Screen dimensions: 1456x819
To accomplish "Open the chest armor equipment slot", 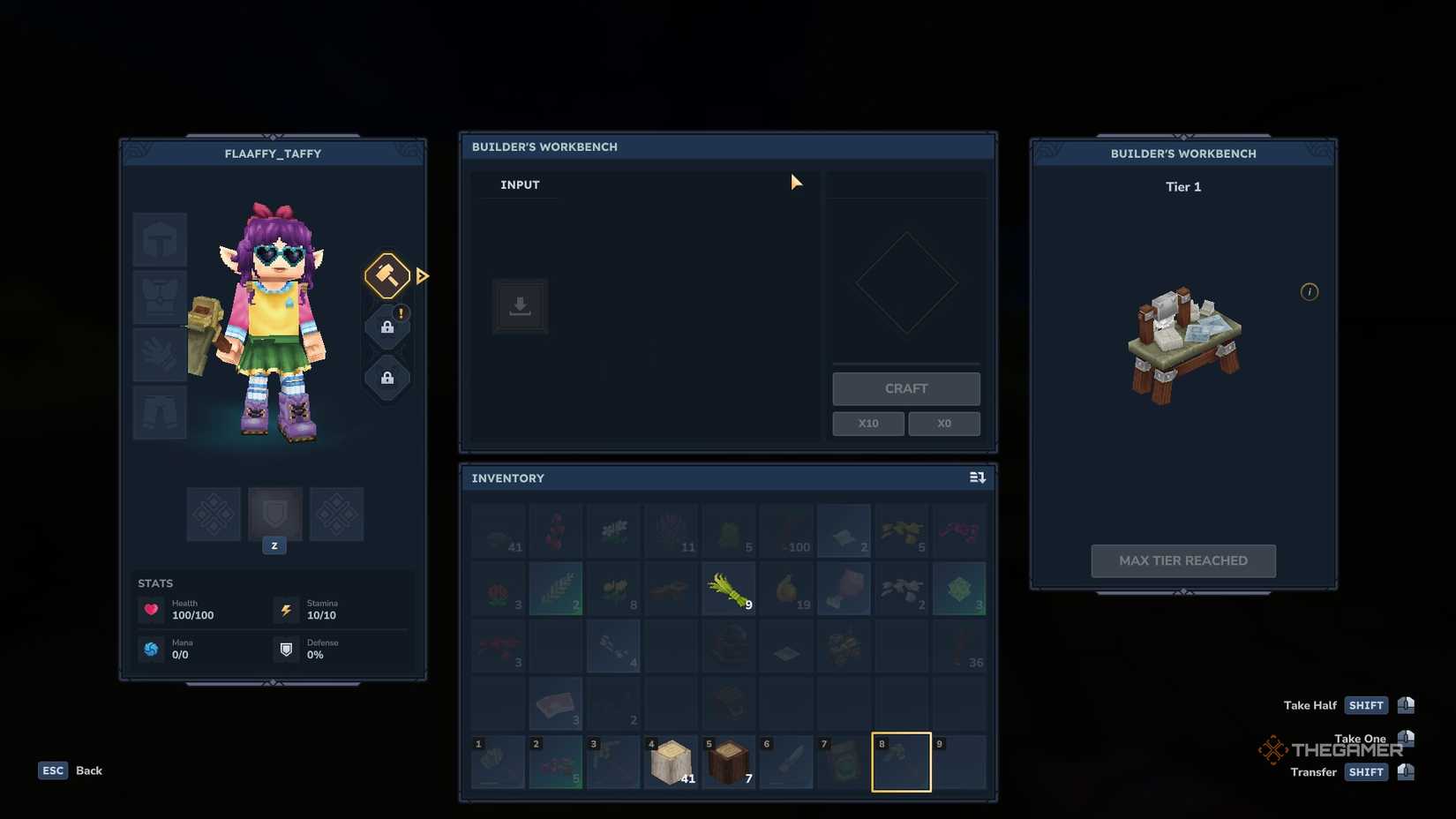I will coord(159,297).
